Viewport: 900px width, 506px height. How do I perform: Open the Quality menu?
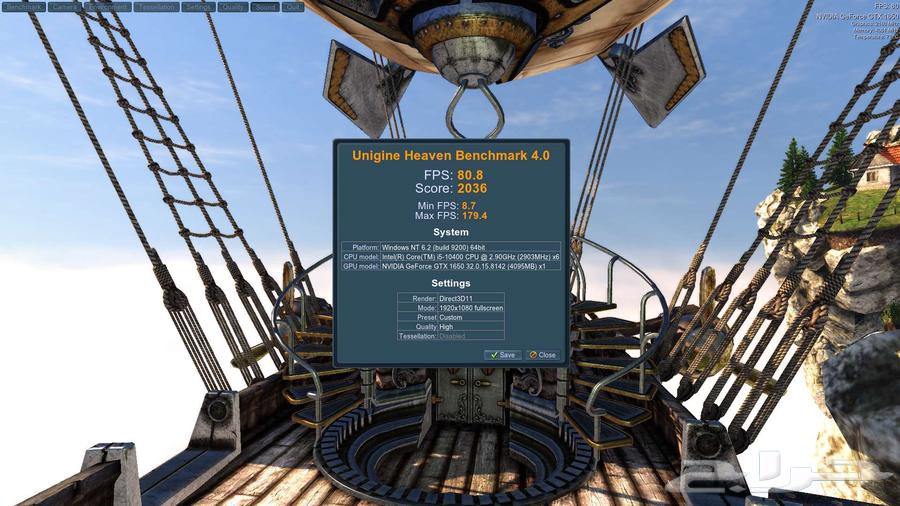pyautogui.click(x=233, y=7)
